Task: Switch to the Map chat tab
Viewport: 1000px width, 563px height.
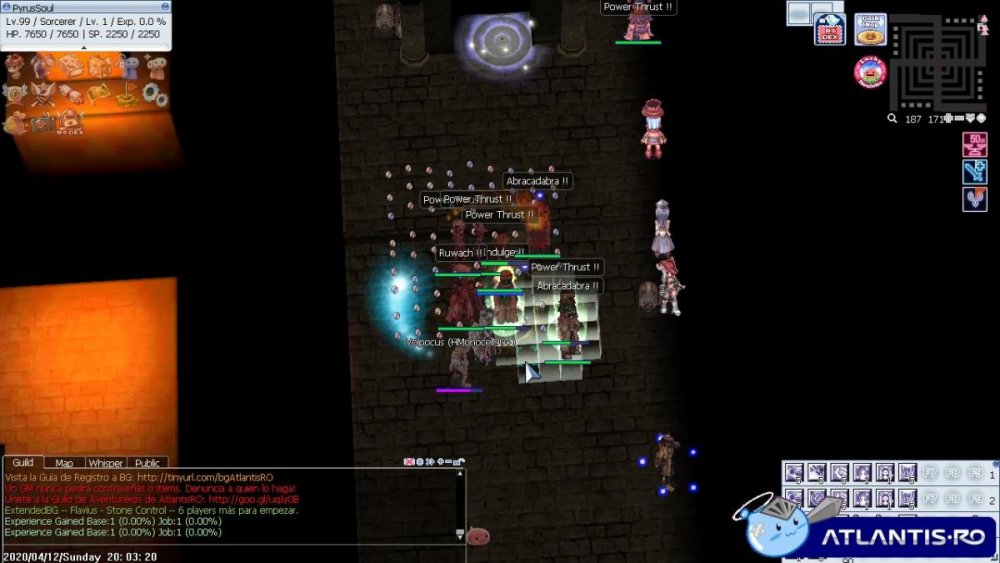Action: [64, 463]
